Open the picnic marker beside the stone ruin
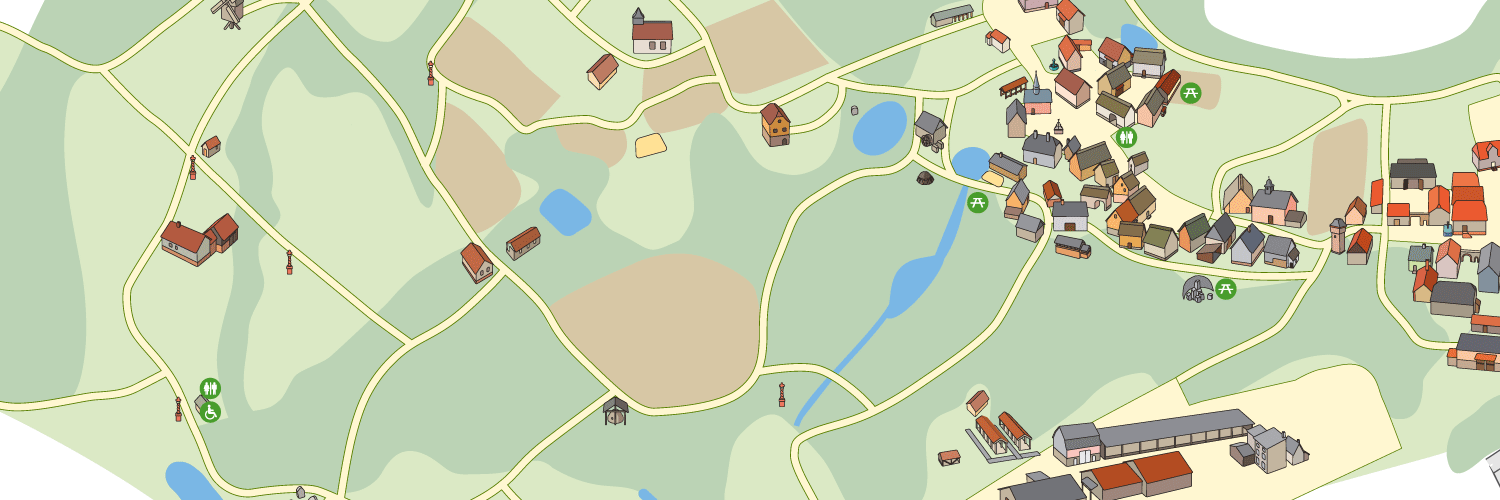The image size is (1500, 500). pyautogui.click(x=1226, y=289)
